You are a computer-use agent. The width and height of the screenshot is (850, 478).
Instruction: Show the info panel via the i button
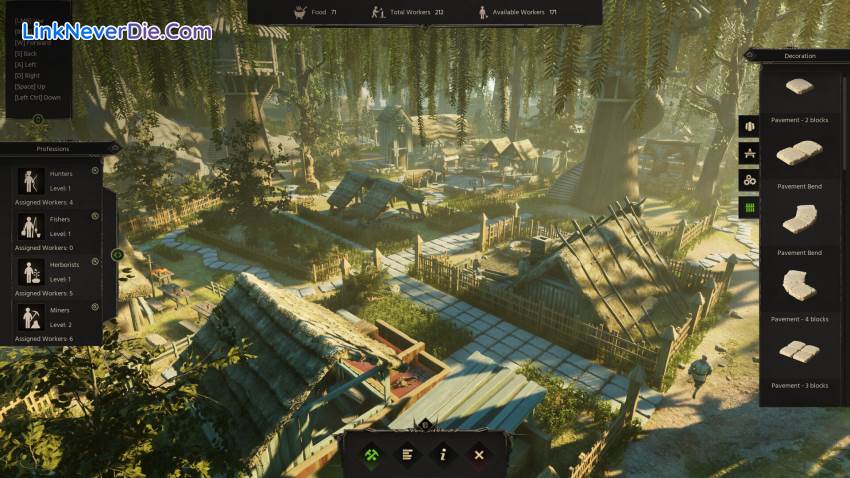pyautogui.click(x=443, y=454)
